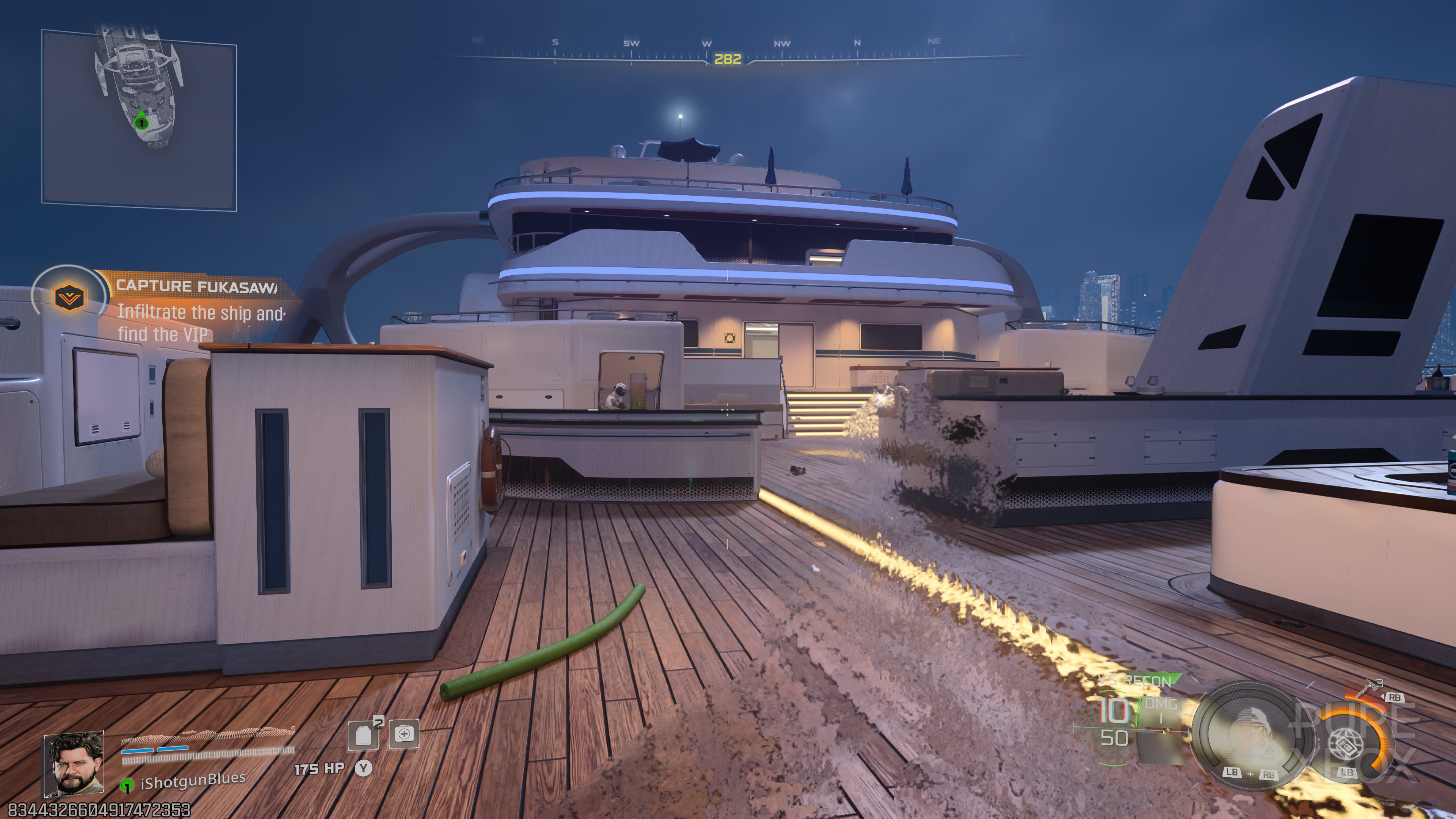Select the throwing axe equipment icon
Screen dimensions: 1456x819
1367,691
